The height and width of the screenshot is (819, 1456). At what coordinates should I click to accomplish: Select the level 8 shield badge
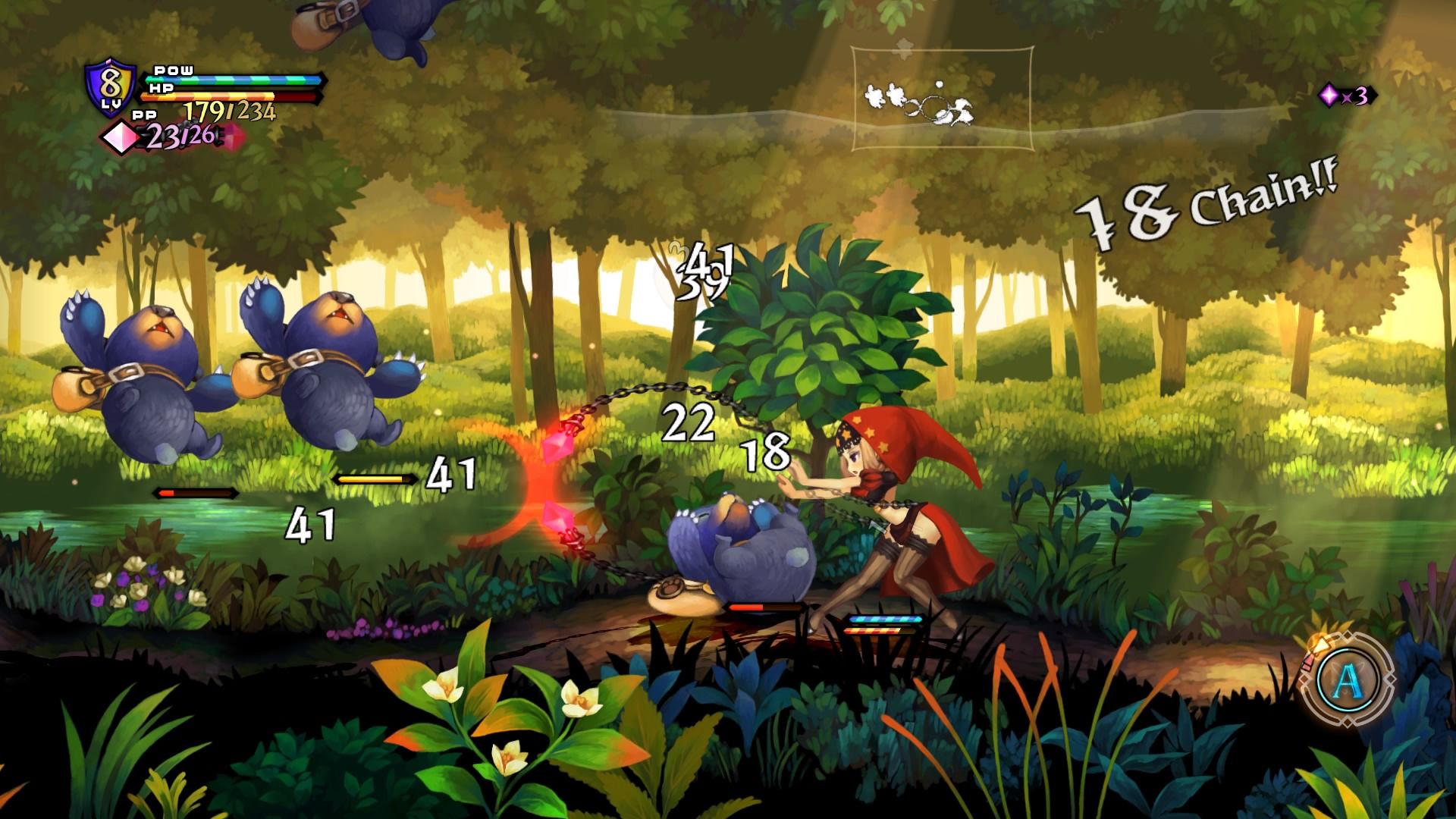coord(111,89)
